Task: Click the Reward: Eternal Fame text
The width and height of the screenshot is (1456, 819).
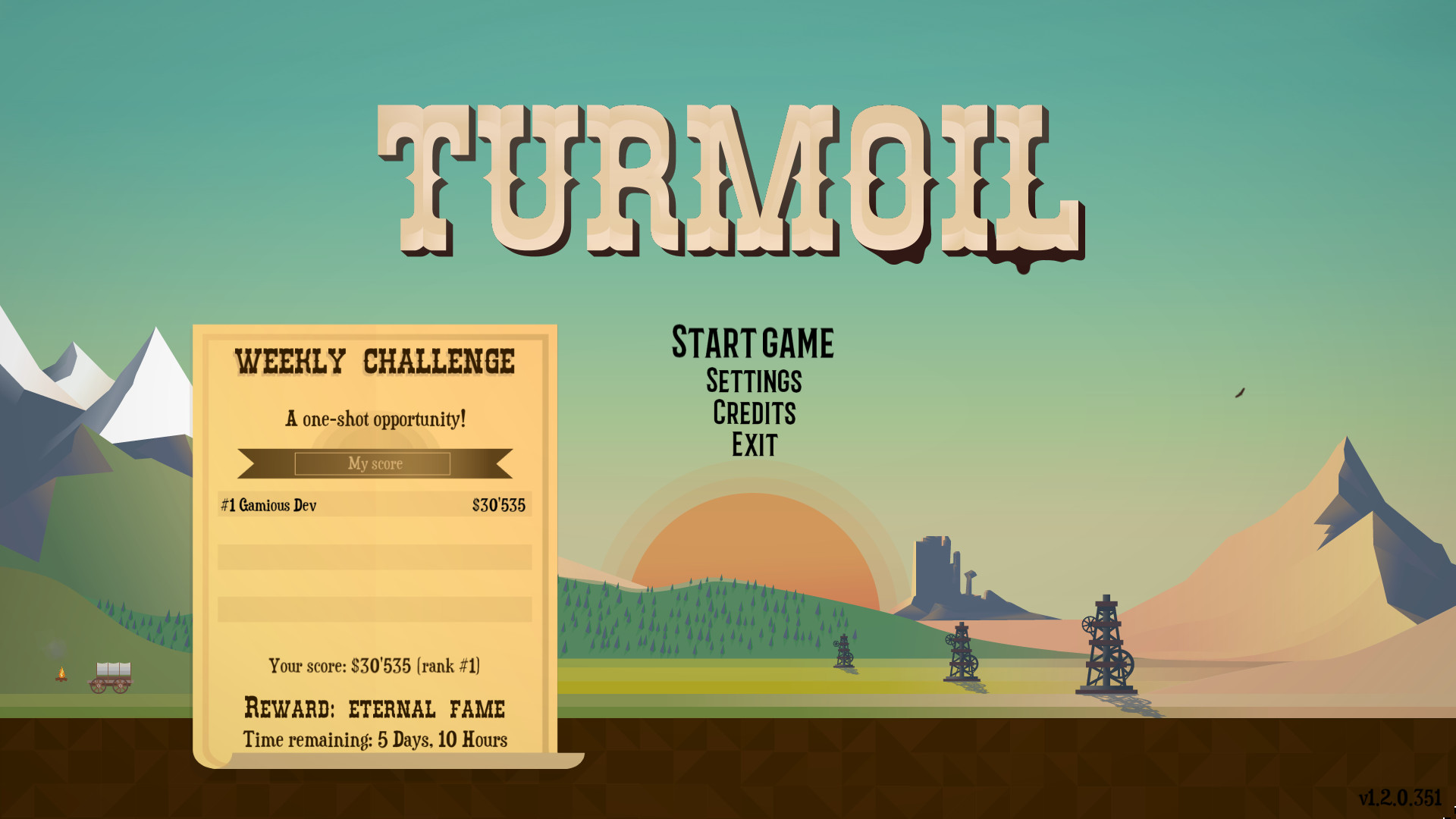Action: click(x=375, y=707)
